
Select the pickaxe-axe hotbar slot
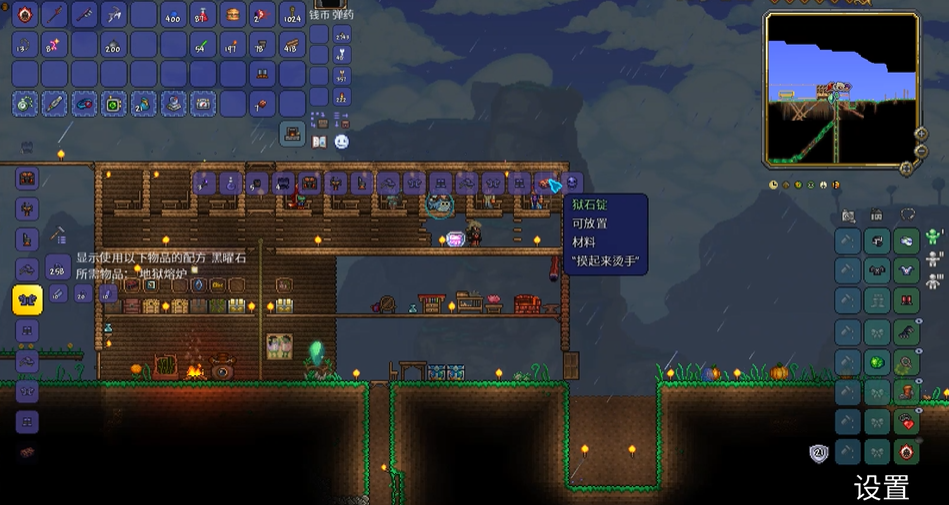pos(114,14)
